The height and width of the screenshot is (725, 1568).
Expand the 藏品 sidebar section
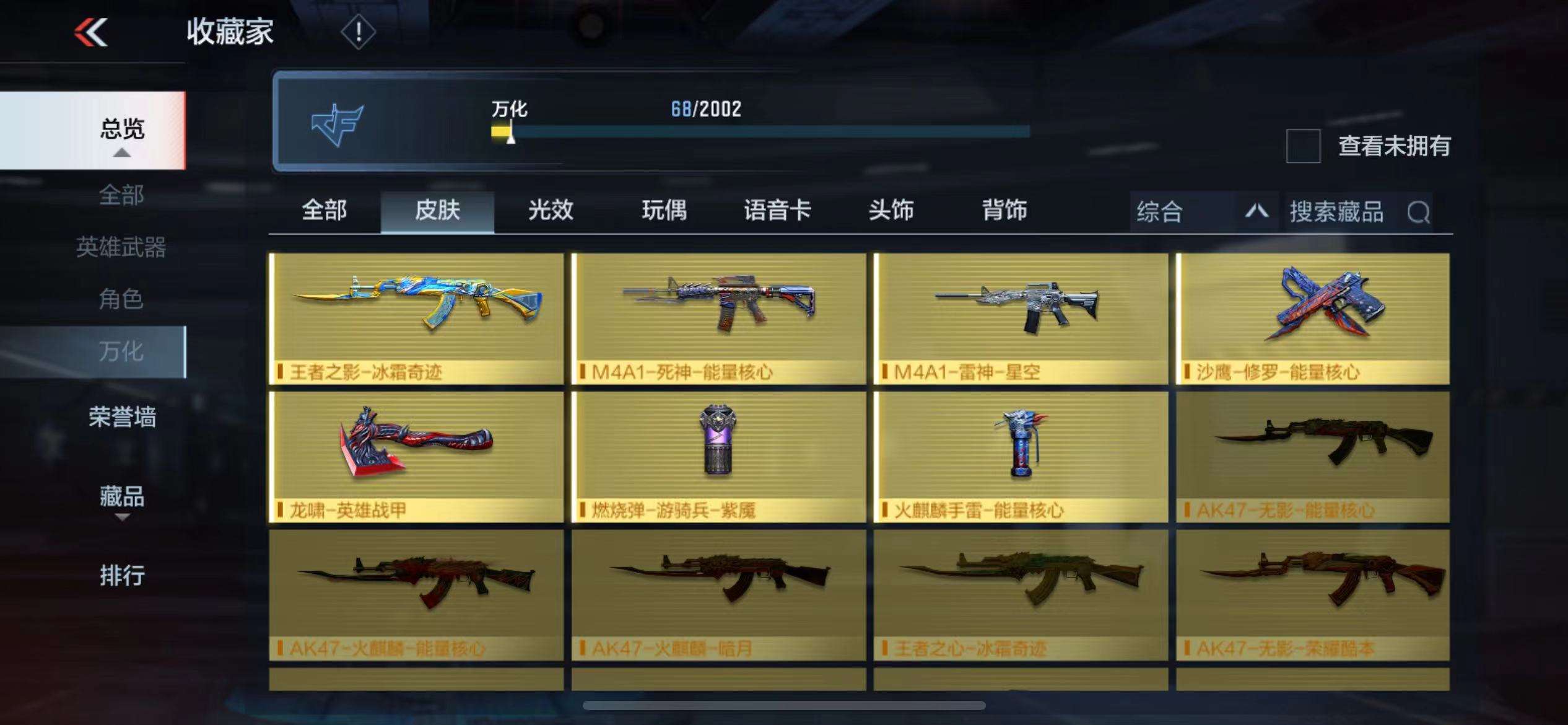coord(122,498)
